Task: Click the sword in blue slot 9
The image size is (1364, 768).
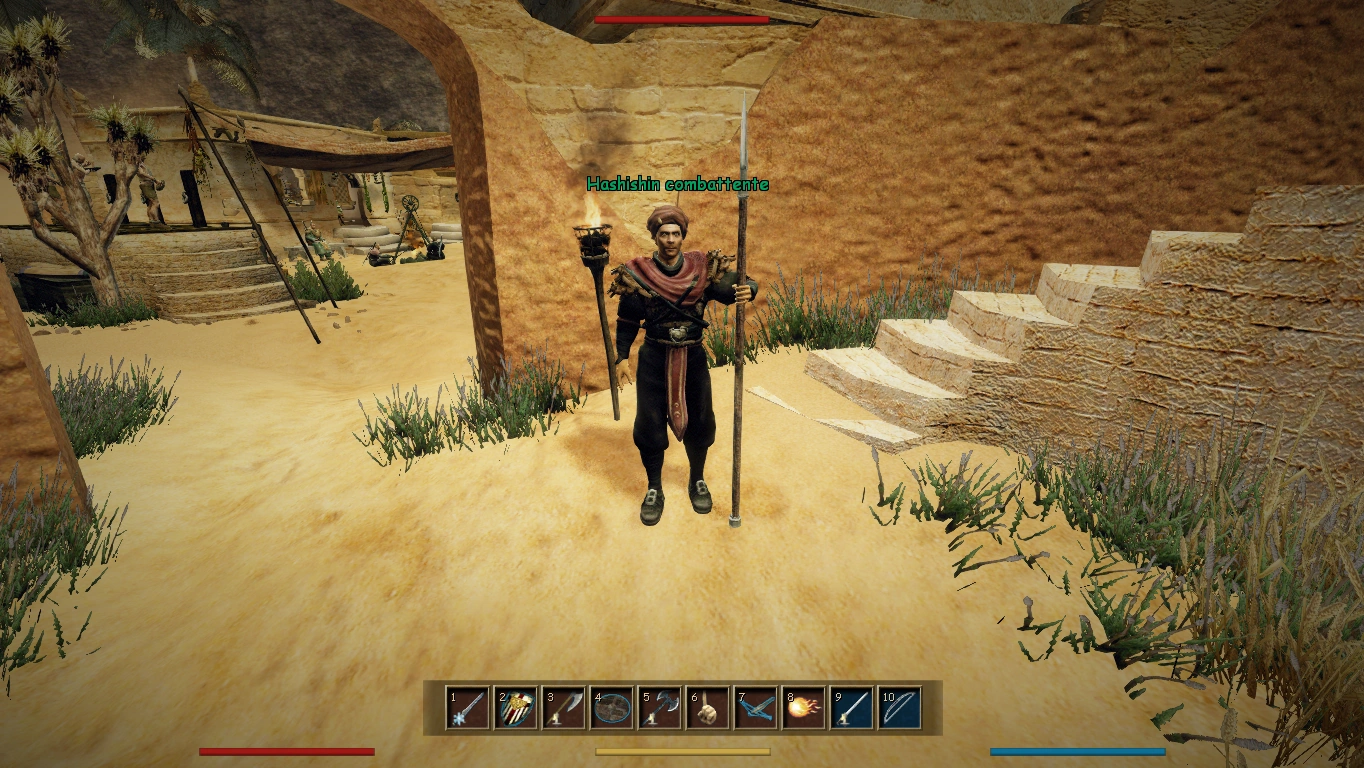Action: click(x=851, y=708)
